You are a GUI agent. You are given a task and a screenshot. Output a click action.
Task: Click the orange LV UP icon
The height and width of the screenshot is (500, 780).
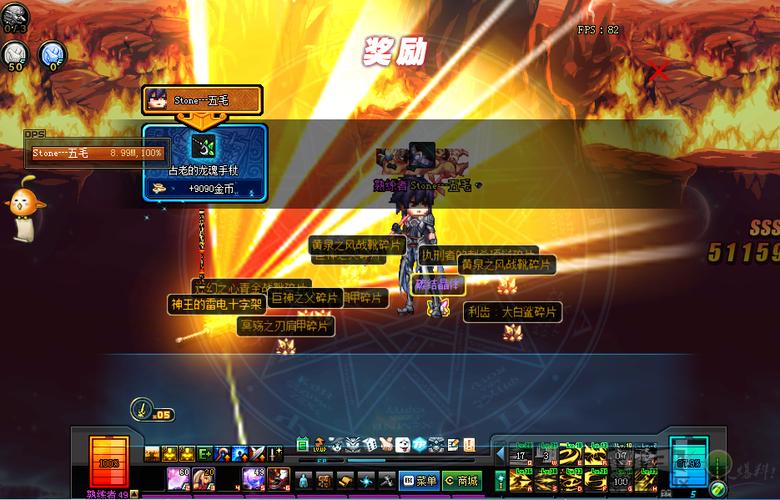pyautogui.click(x=320, y=444)
